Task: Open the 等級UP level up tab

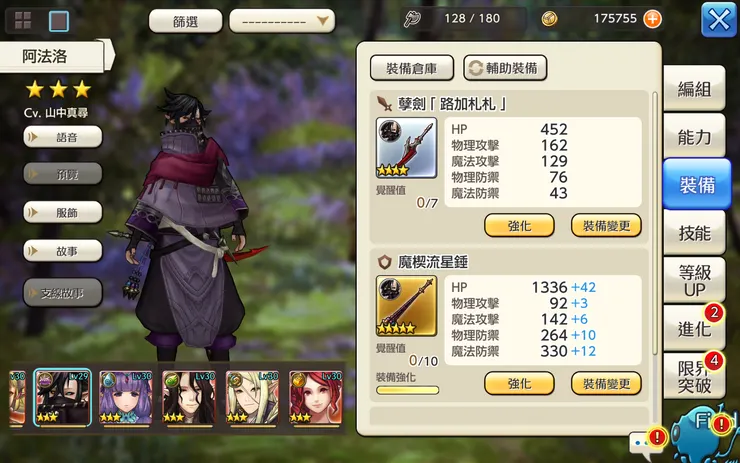Action: click(694, 281)
